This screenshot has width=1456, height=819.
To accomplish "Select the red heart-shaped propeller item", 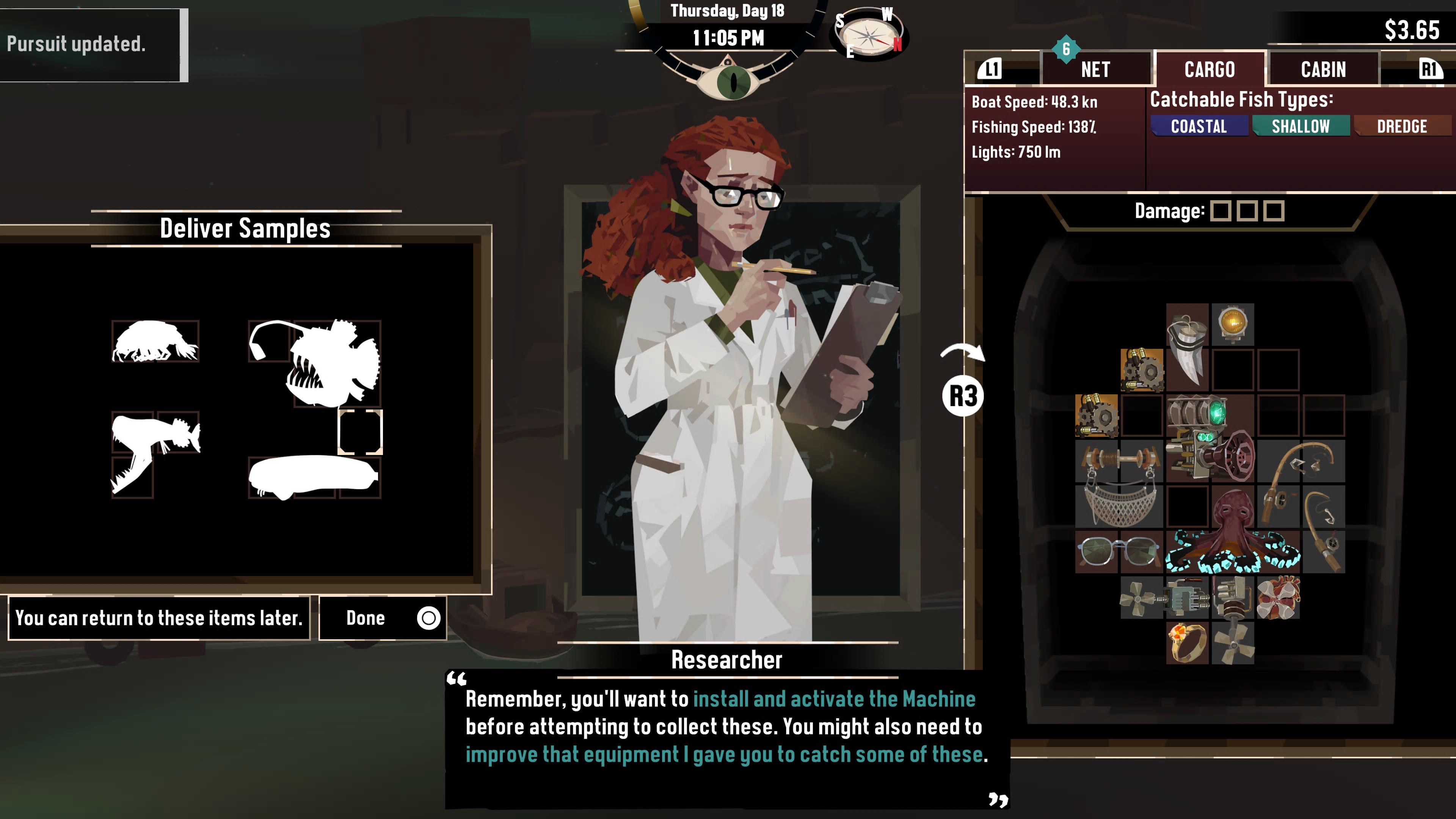I will coord(1278,597).
